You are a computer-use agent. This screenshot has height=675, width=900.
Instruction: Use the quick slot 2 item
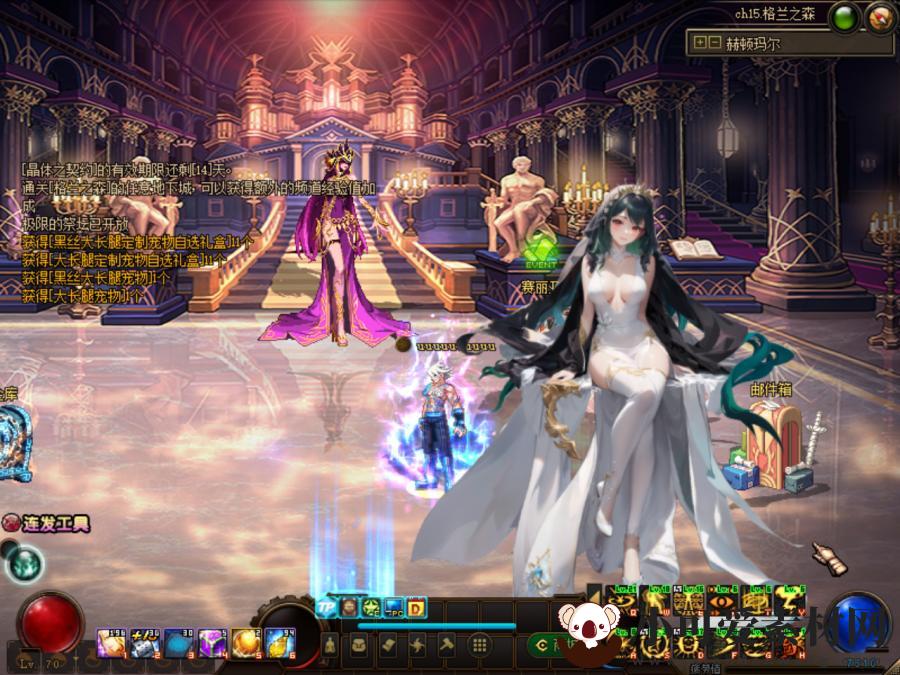tap(142, 644)
